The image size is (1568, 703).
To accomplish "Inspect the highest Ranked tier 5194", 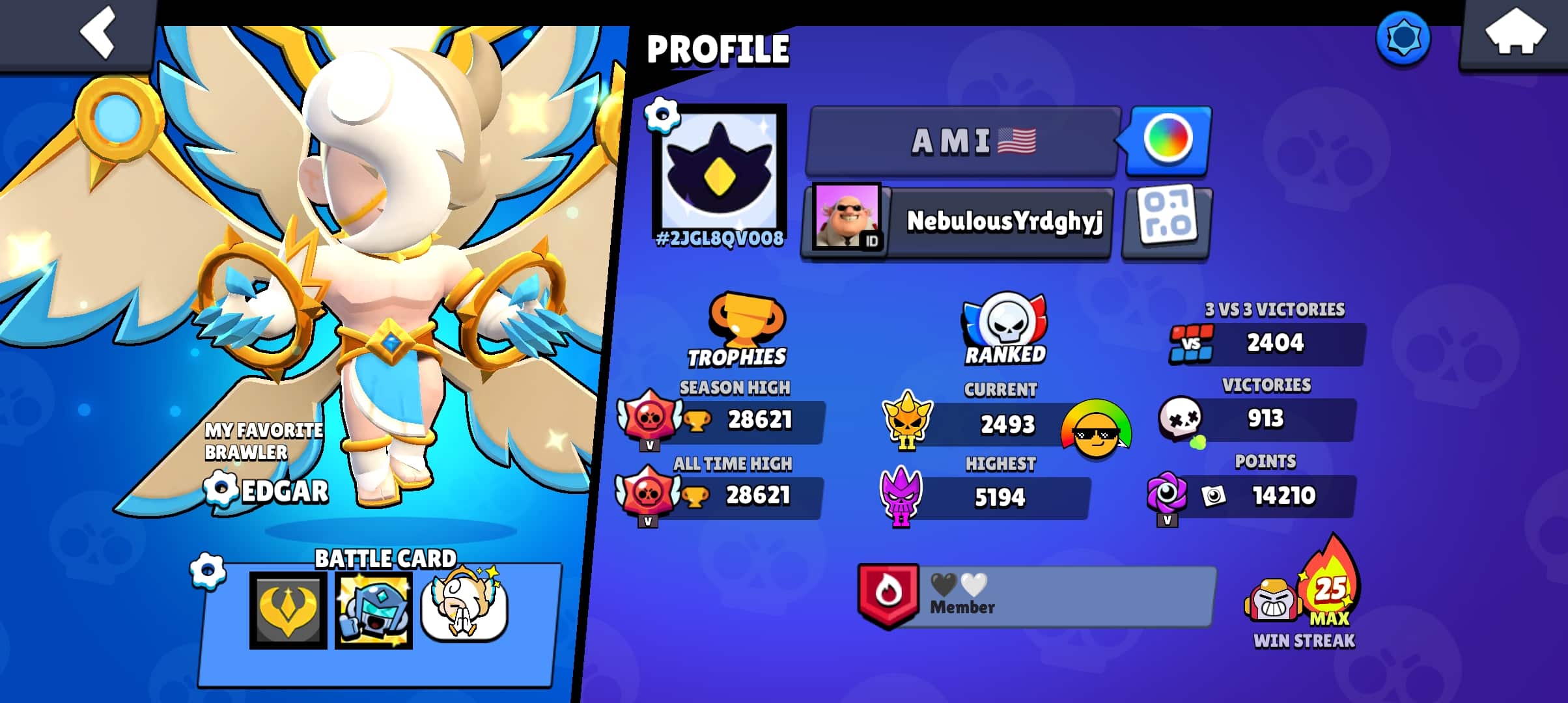I will click(1000, 498).
